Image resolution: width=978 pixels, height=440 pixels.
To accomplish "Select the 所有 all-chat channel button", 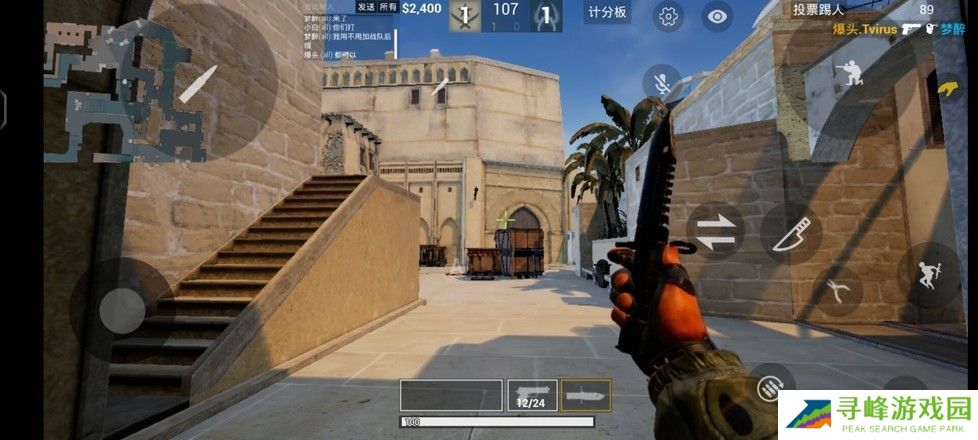I will pos(387,7).
